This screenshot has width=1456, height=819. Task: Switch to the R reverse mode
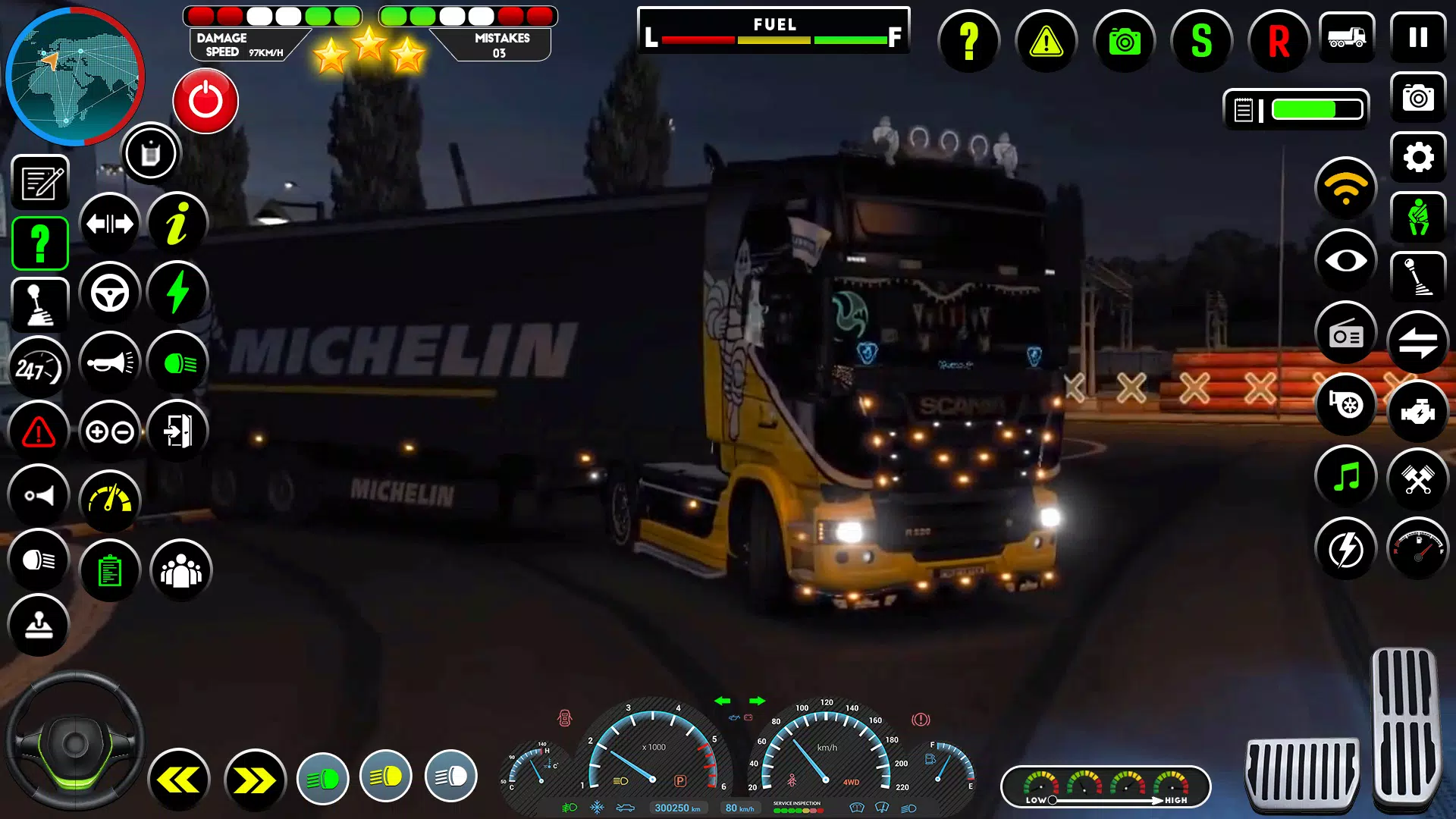(x=1279, y=42)
